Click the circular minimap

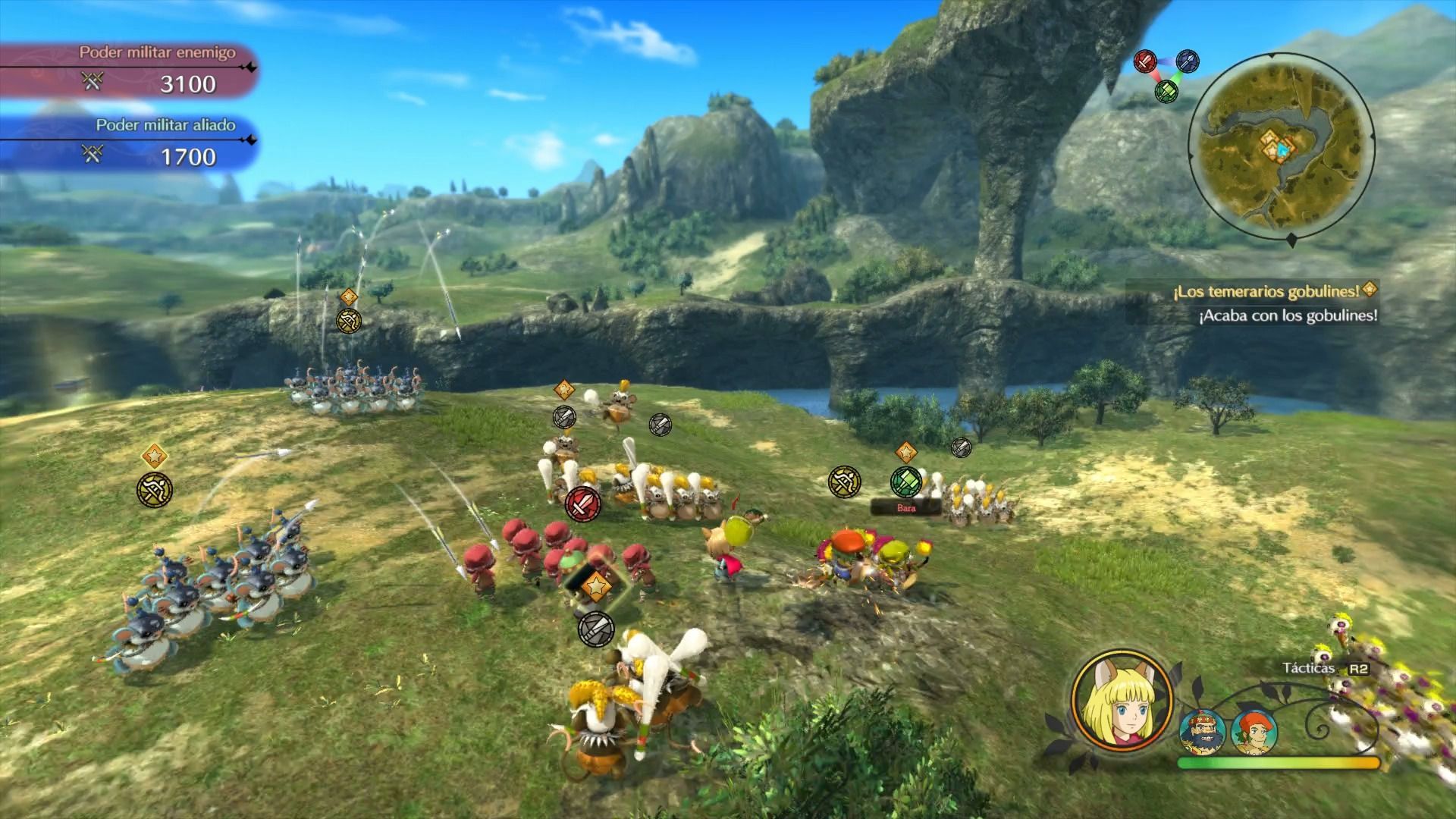pyautogui.click(x=1279, y=146)
